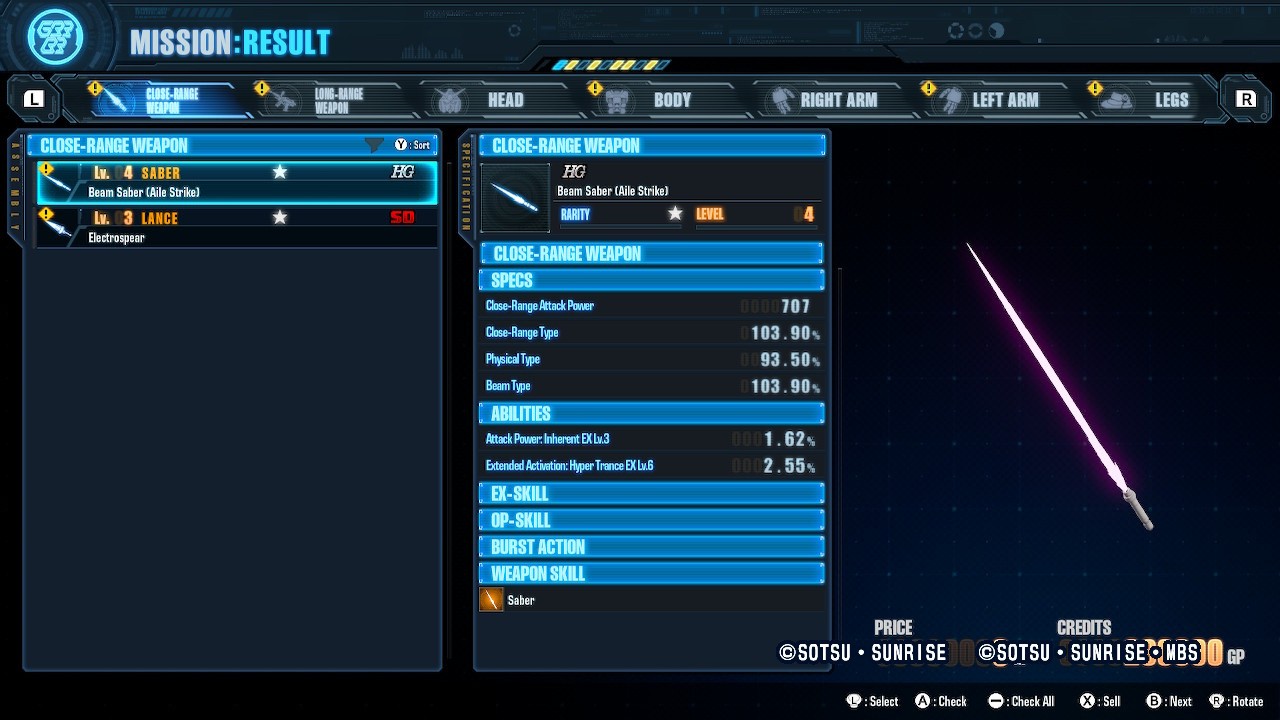Screen dimensions: 1280x720
Task: Expand the EX-Skill section header
Action: click(651, 494)
